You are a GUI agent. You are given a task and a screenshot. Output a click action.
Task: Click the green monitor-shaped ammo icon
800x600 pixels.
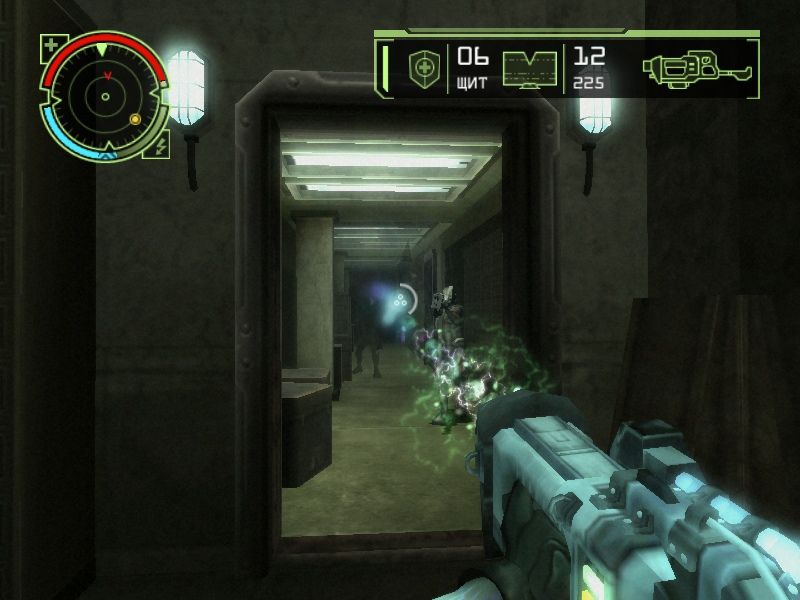[x=530, y=69]
